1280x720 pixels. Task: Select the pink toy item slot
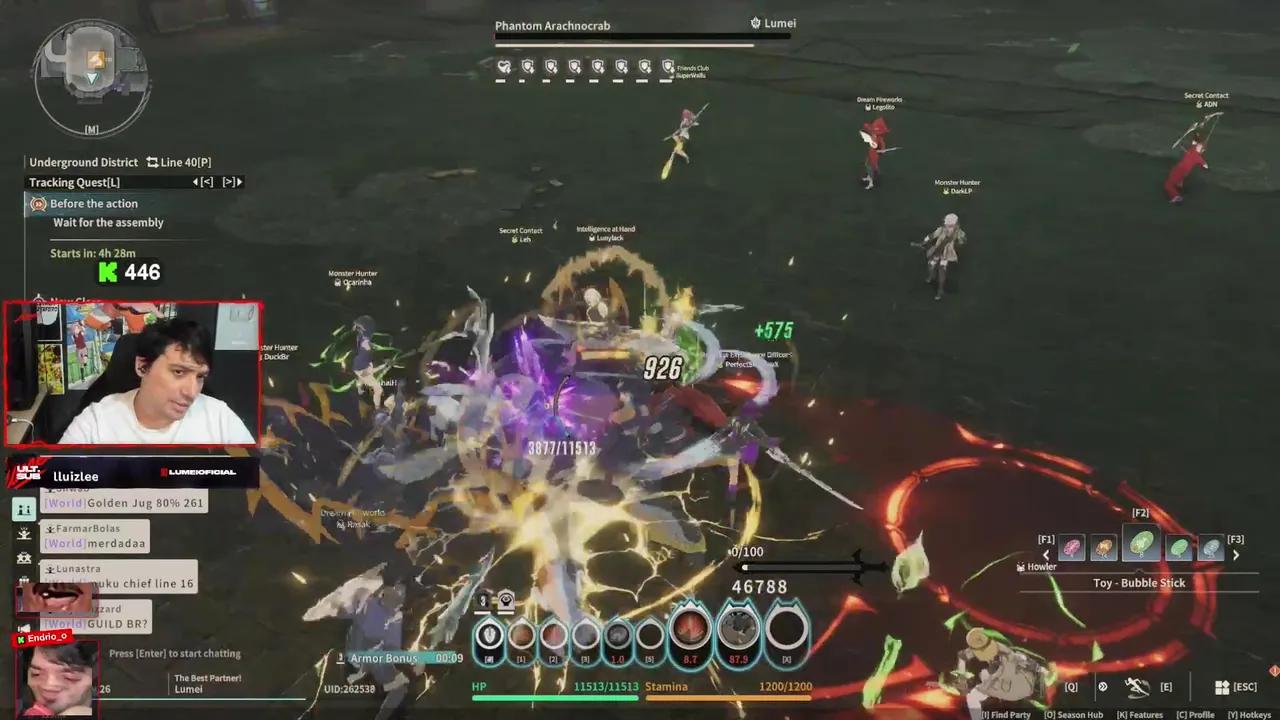click(x=1071, y=547)
